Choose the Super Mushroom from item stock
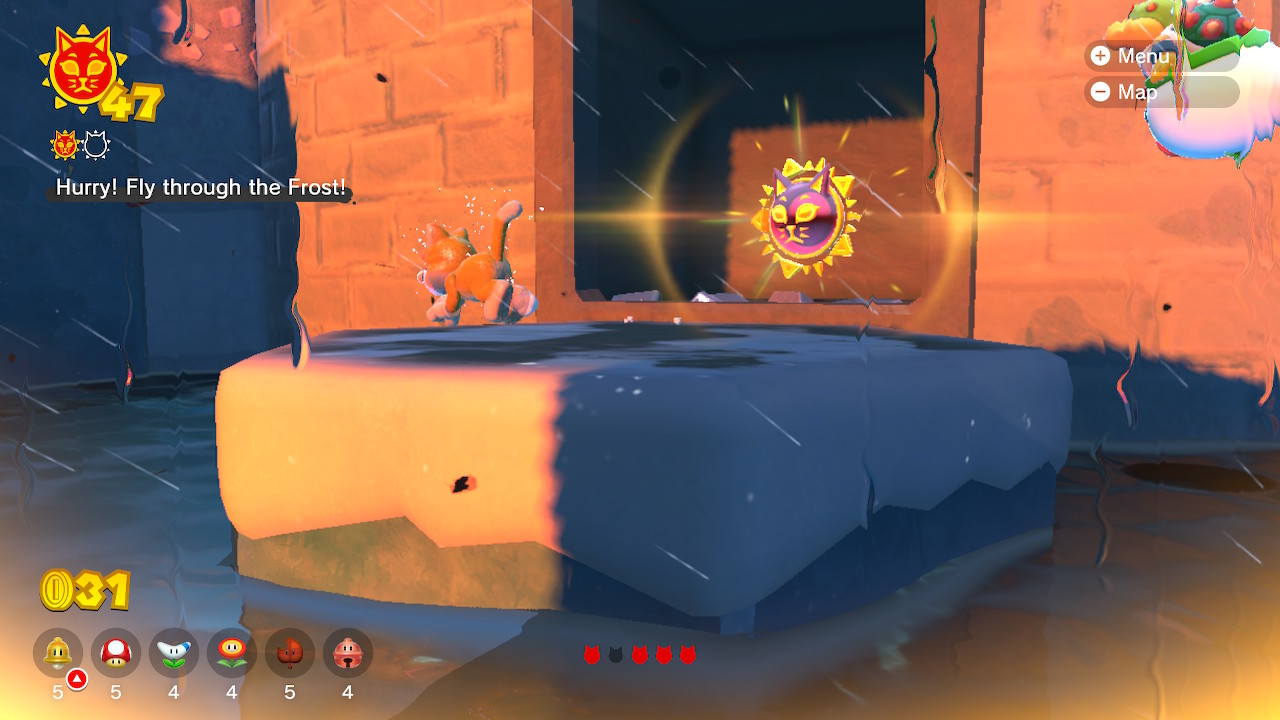The height and width of the screenshot is (720, 1280). (116, 653)
